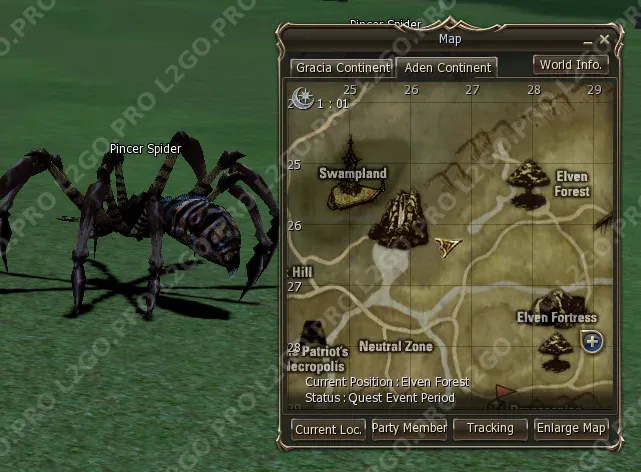Image resolution: width=641 pixels, height=472 pixels.
Task: Click the player arrow marker on the map
Action: 447,244
